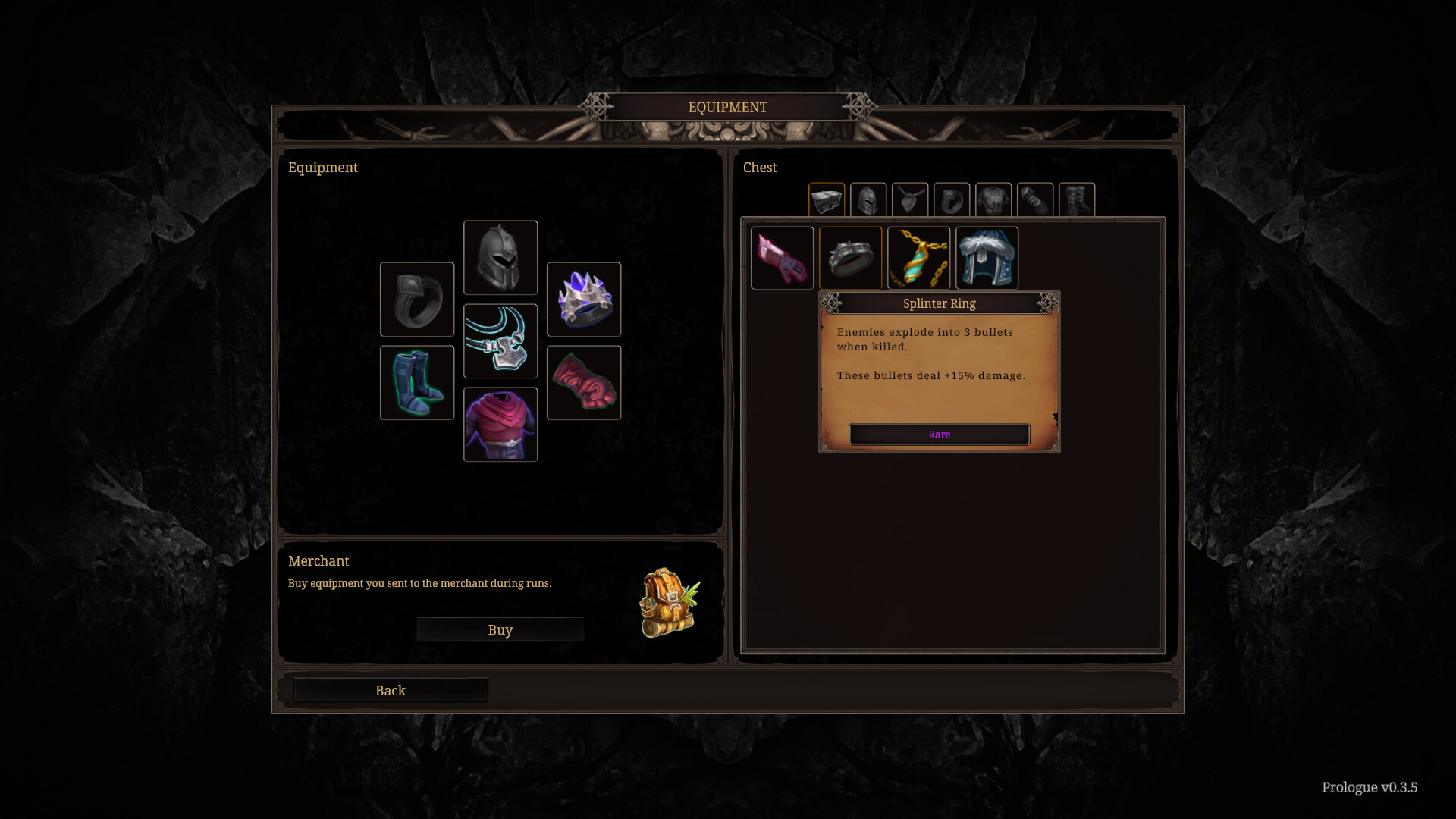Open the amulet category filter
This screenshot has width=1456, height=819.
(x=909, y=199)
